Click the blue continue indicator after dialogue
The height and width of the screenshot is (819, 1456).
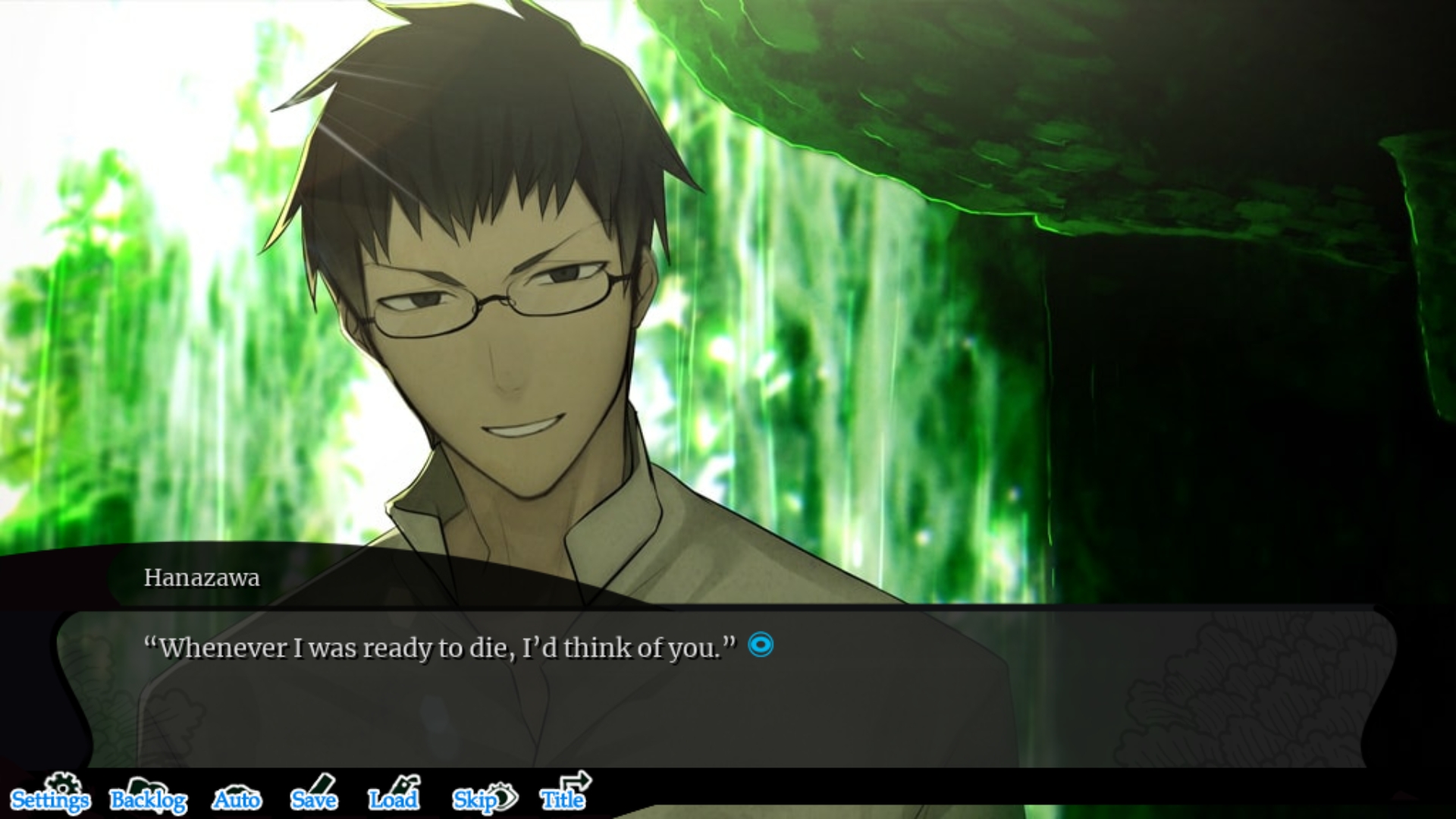(761, 645)
